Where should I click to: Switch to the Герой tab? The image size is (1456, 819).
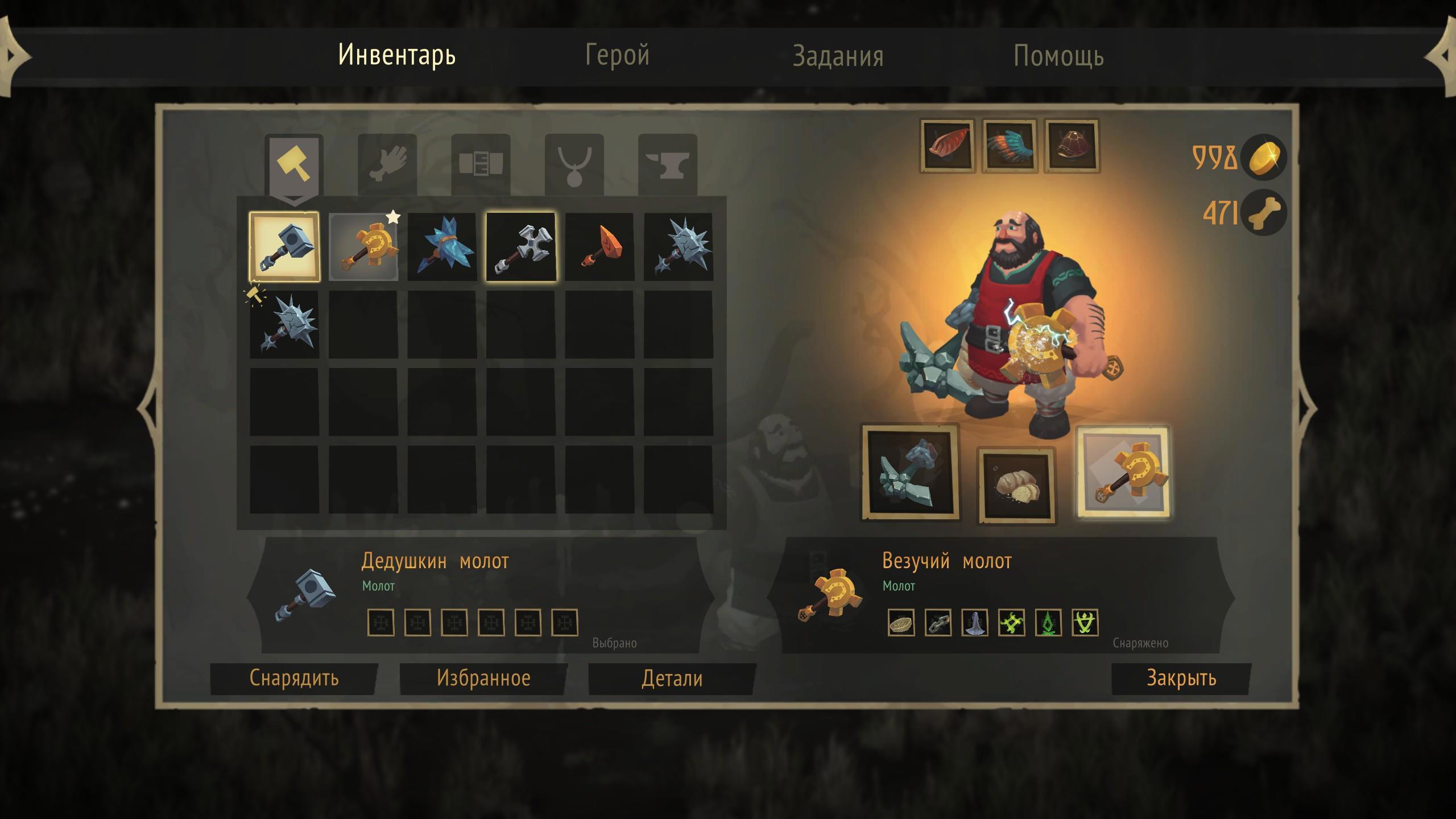(x=617, y=56)
